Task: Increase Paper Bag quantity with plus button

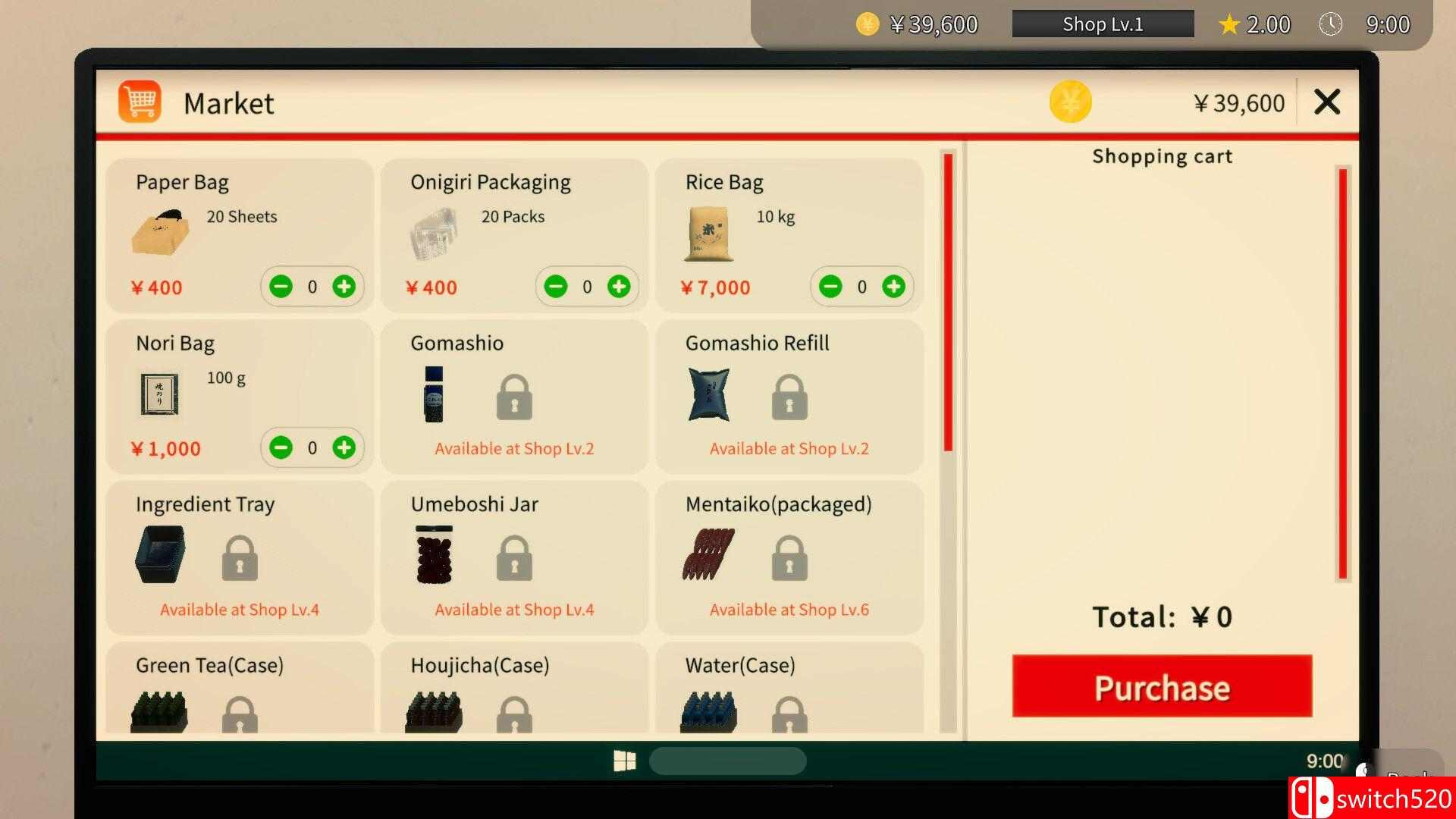Action: 345,287
